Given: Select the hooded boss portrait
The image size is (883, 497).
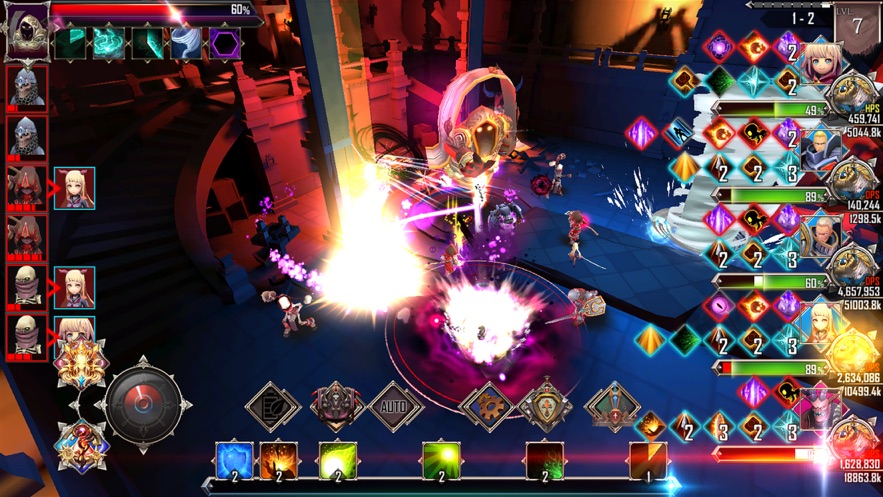Looking at the screenshot, I should (27, 30).
